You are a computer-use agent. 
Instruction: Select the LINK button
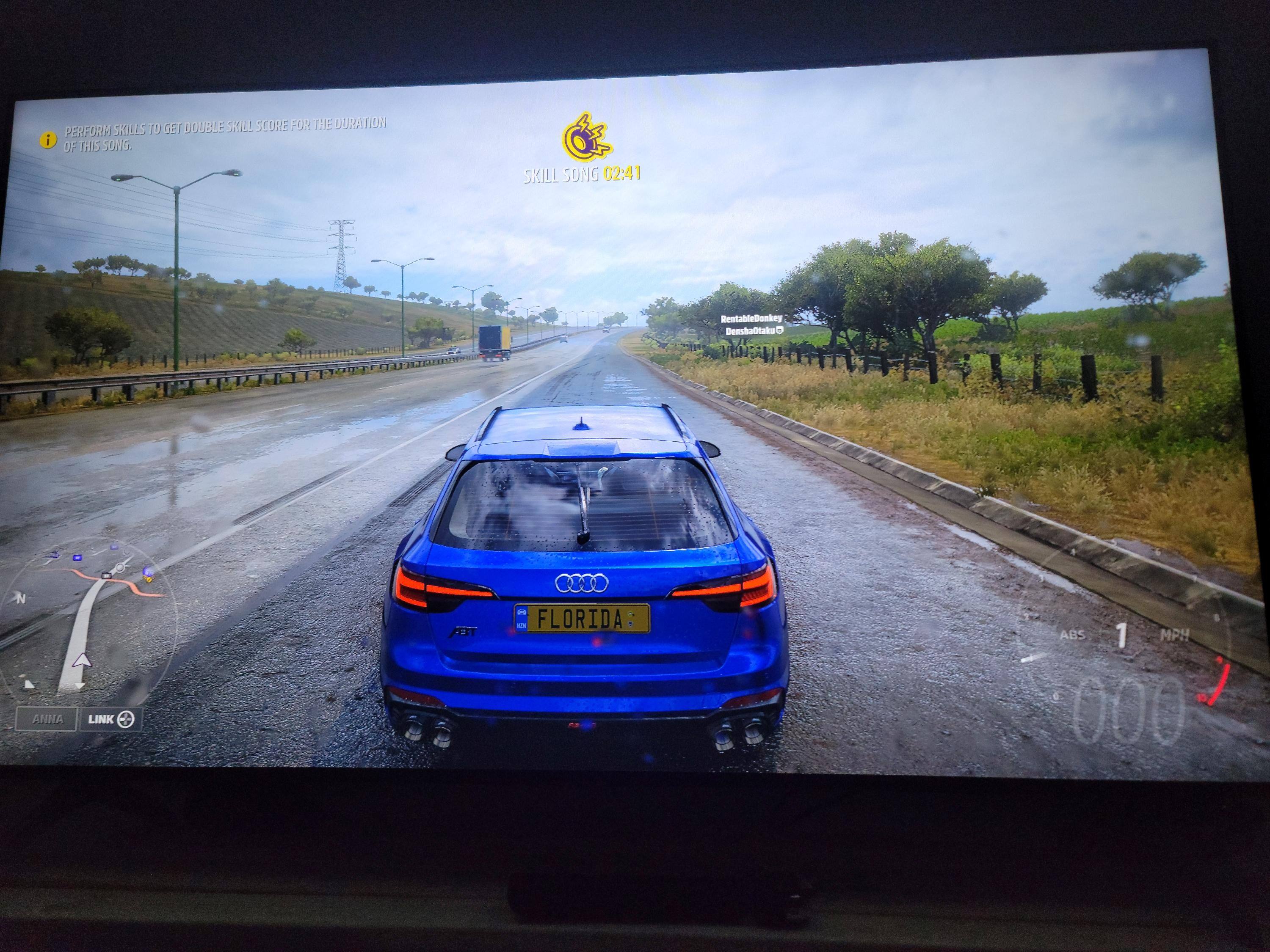pos(110,719)
